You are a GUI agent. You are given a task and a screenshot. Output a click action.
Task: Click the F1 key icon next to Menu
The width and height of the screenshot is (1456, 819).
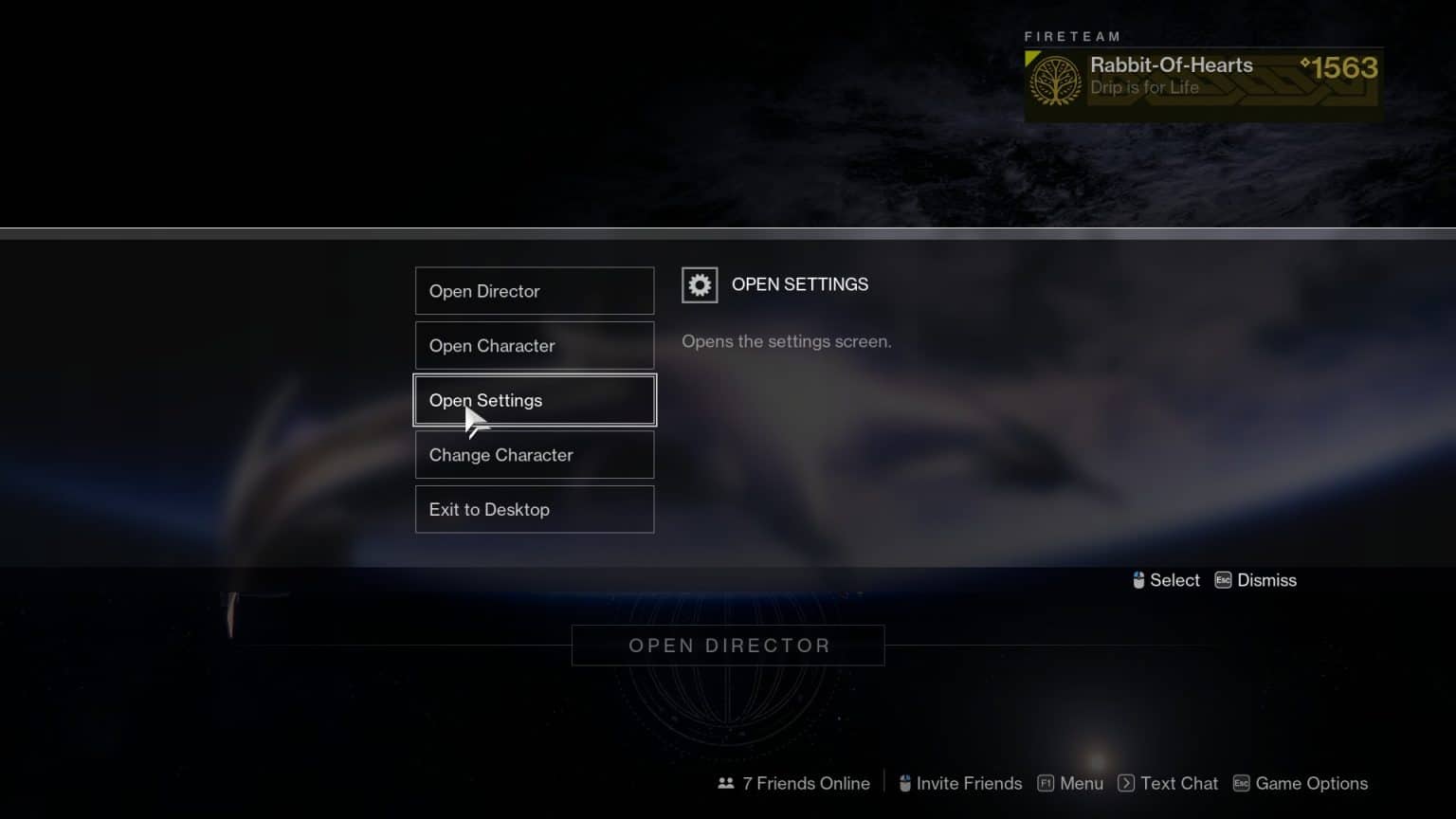pyautogui.click(x=1046, y=783)
